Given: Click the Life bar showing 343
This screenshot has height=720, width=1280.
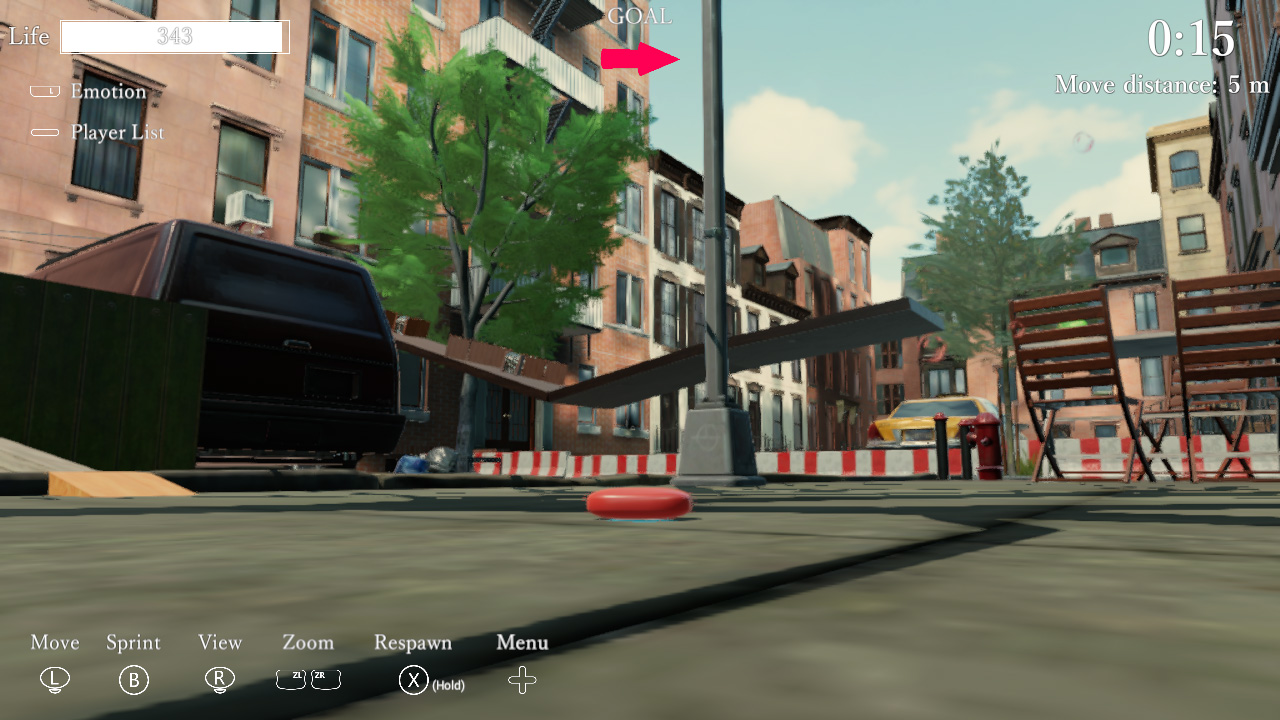Looking at the screenshot, I should tap(174, 36).
